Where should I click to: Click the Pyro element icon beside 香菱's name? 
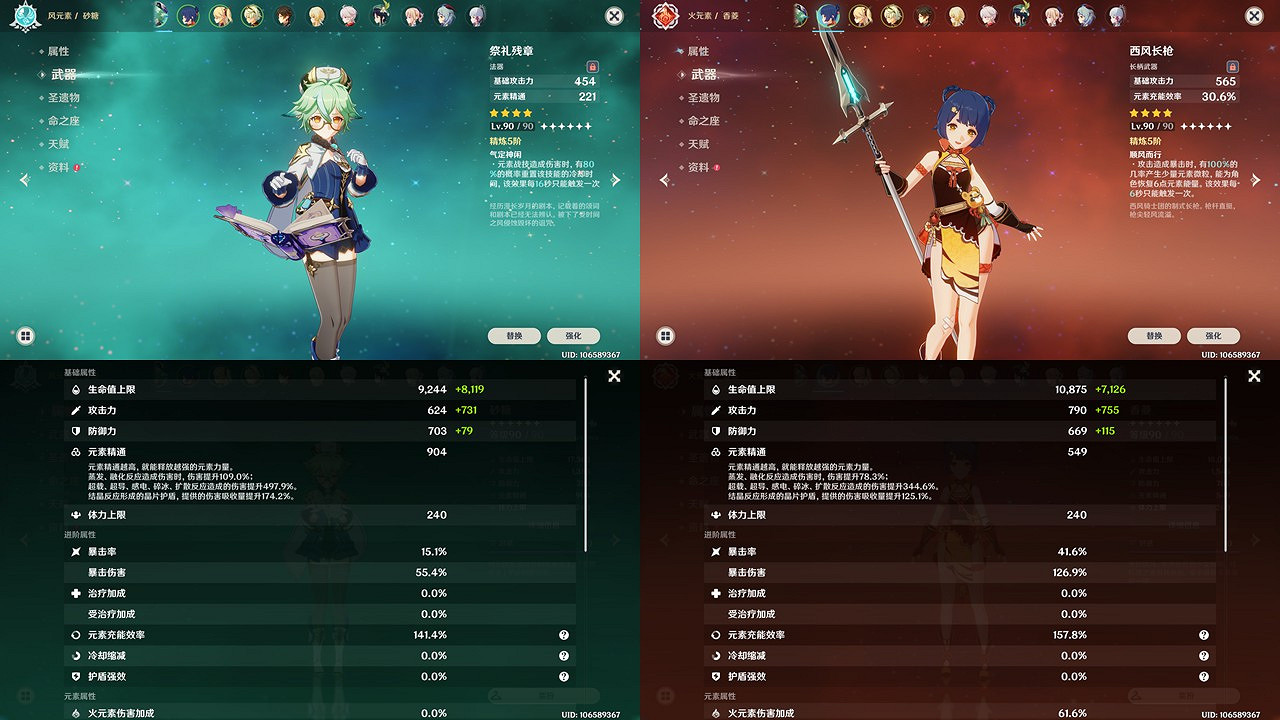(665, 16)
